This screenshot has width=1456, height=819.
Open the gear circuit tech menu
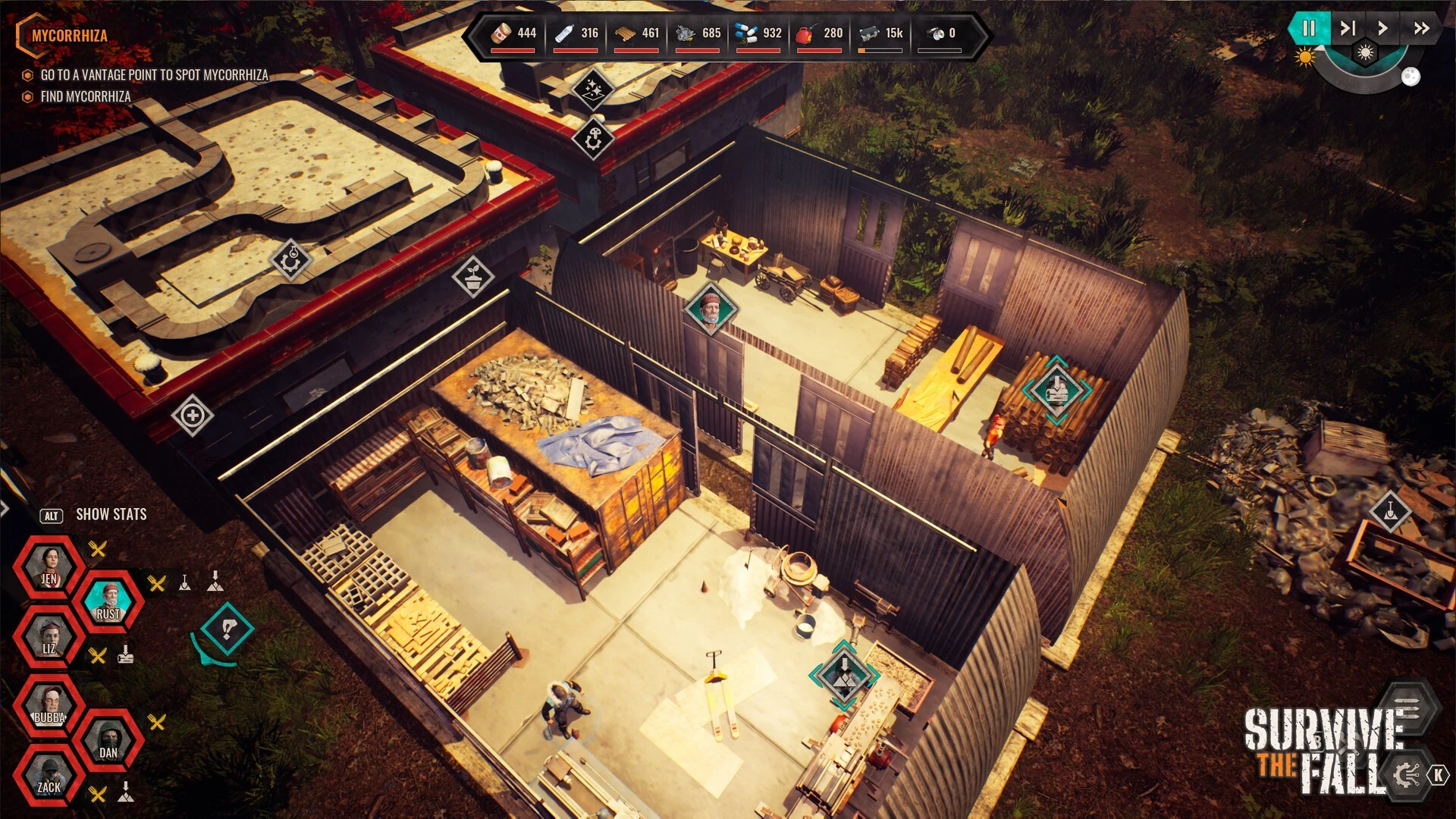1407,774
